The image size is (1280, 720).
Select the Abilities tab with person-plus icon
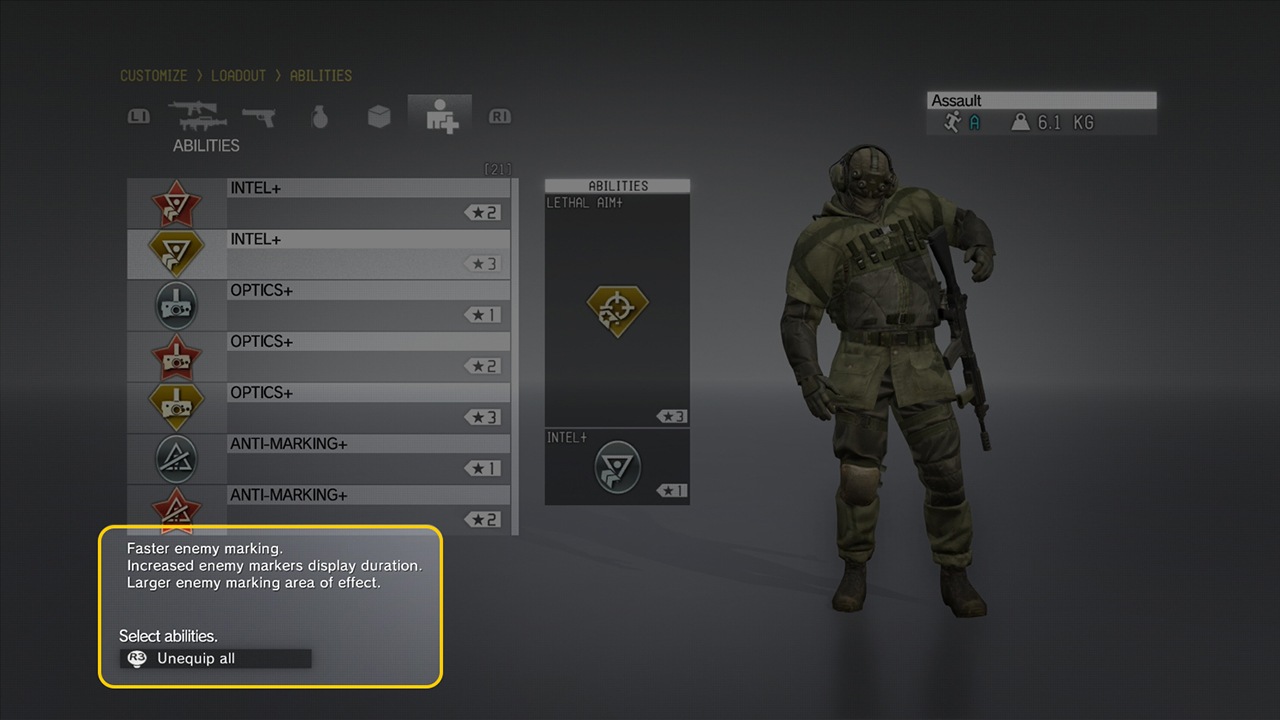click(x=440, y=117)
